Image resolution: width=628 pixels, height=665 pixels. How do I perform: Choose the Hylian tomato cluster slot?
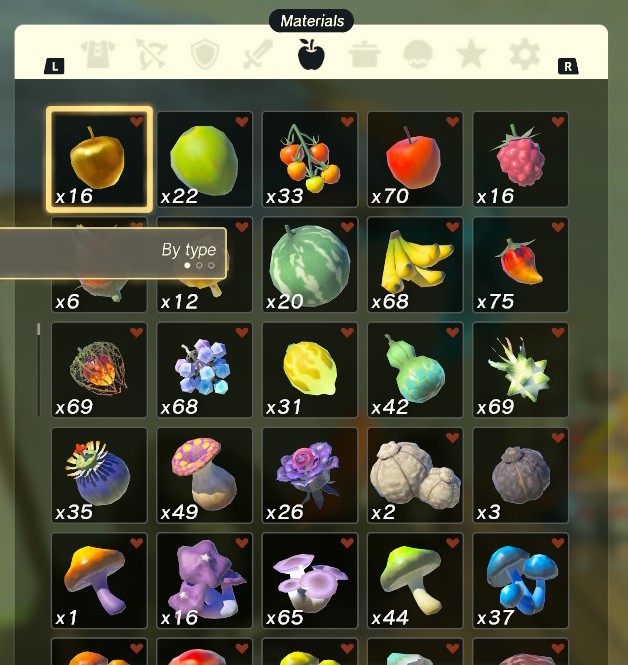tap(310, 159)
